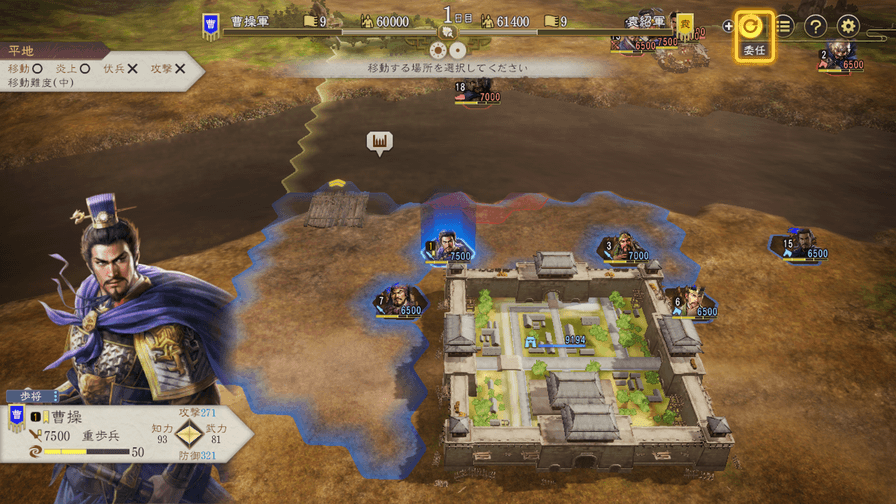Viewport: 896px width, 504px height.
Task: Click the fence marker speech bubble
Action: click(379, 143)
